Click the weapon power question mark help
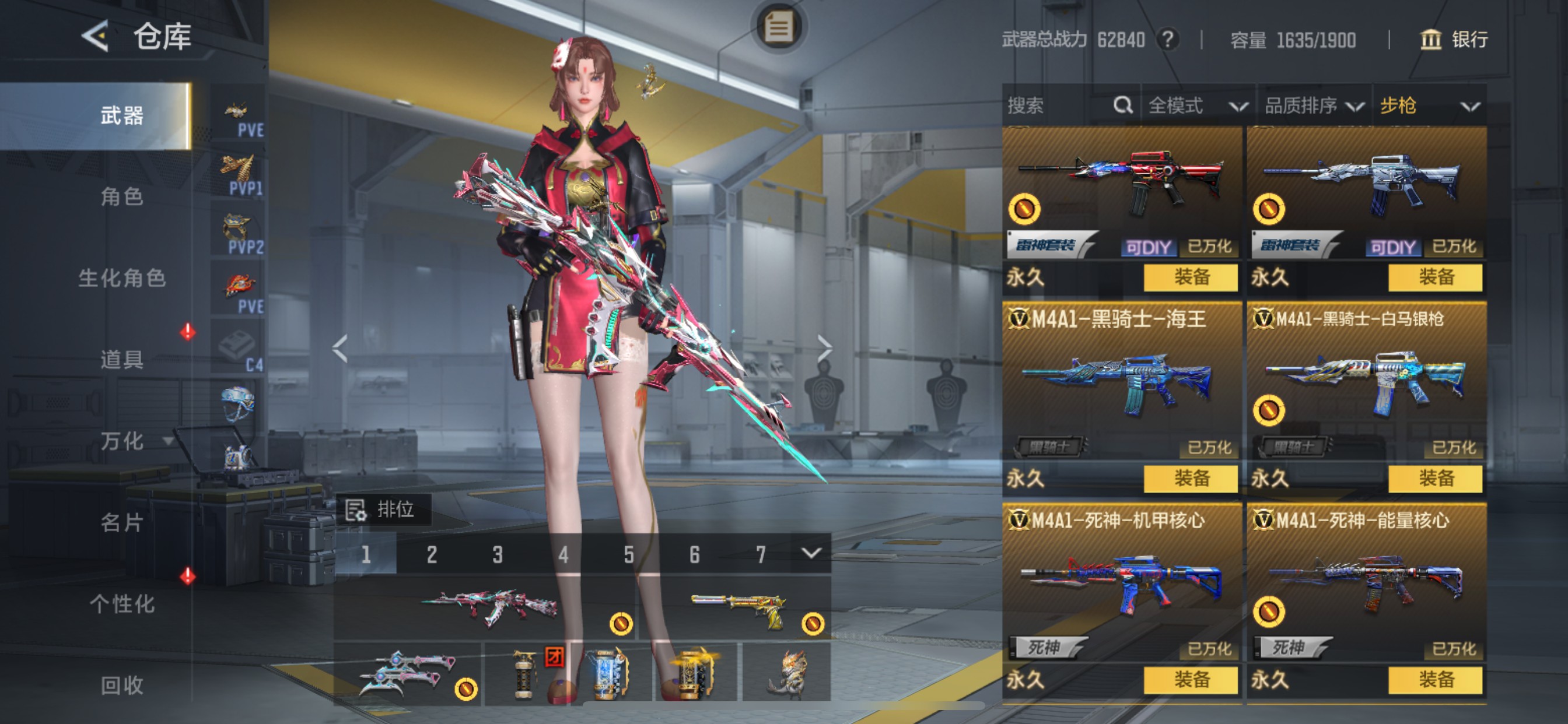 (1167, 40)
